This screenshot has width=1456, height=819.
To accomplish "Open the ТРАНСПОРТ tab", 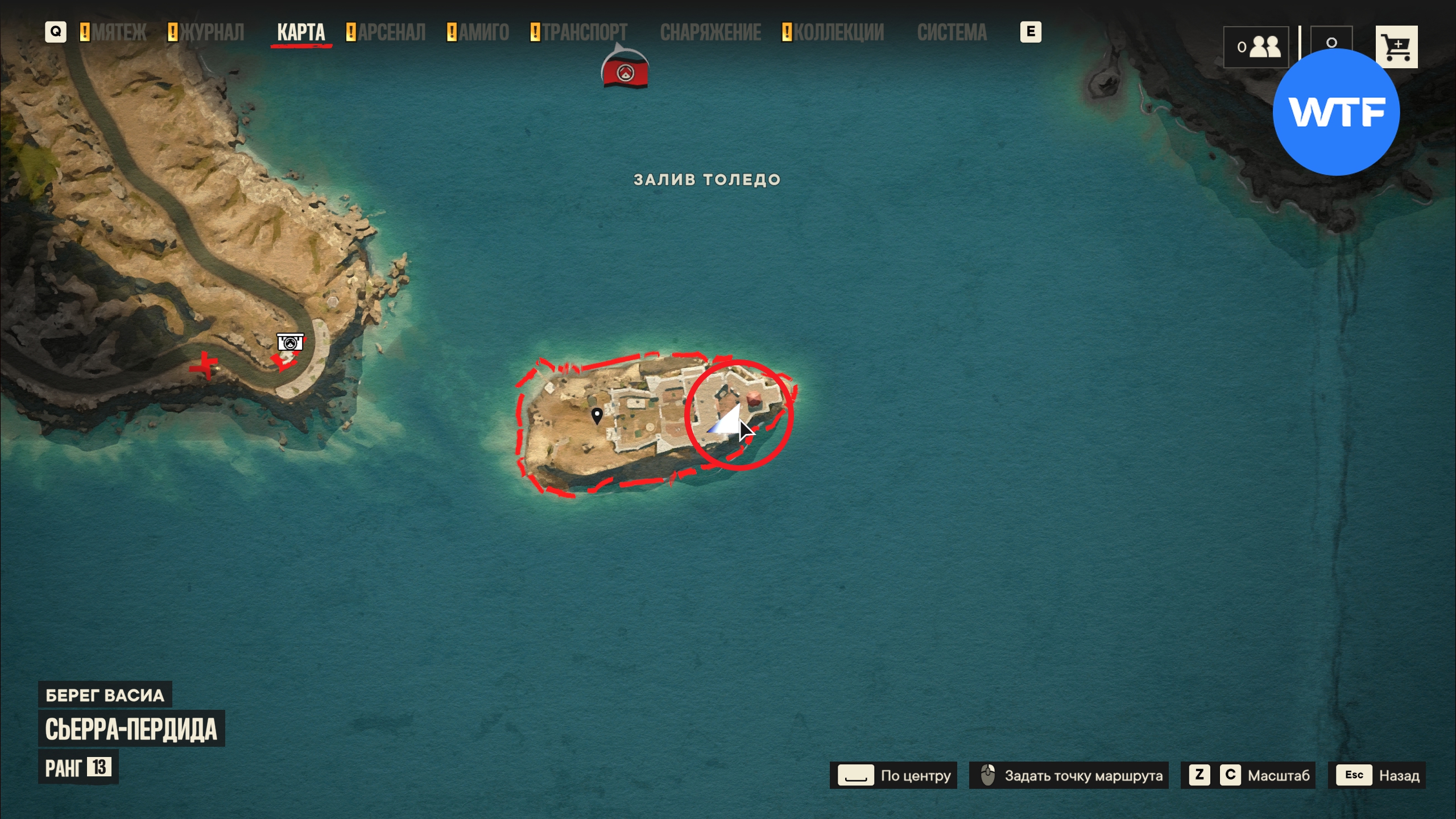I will click(584, 32).
